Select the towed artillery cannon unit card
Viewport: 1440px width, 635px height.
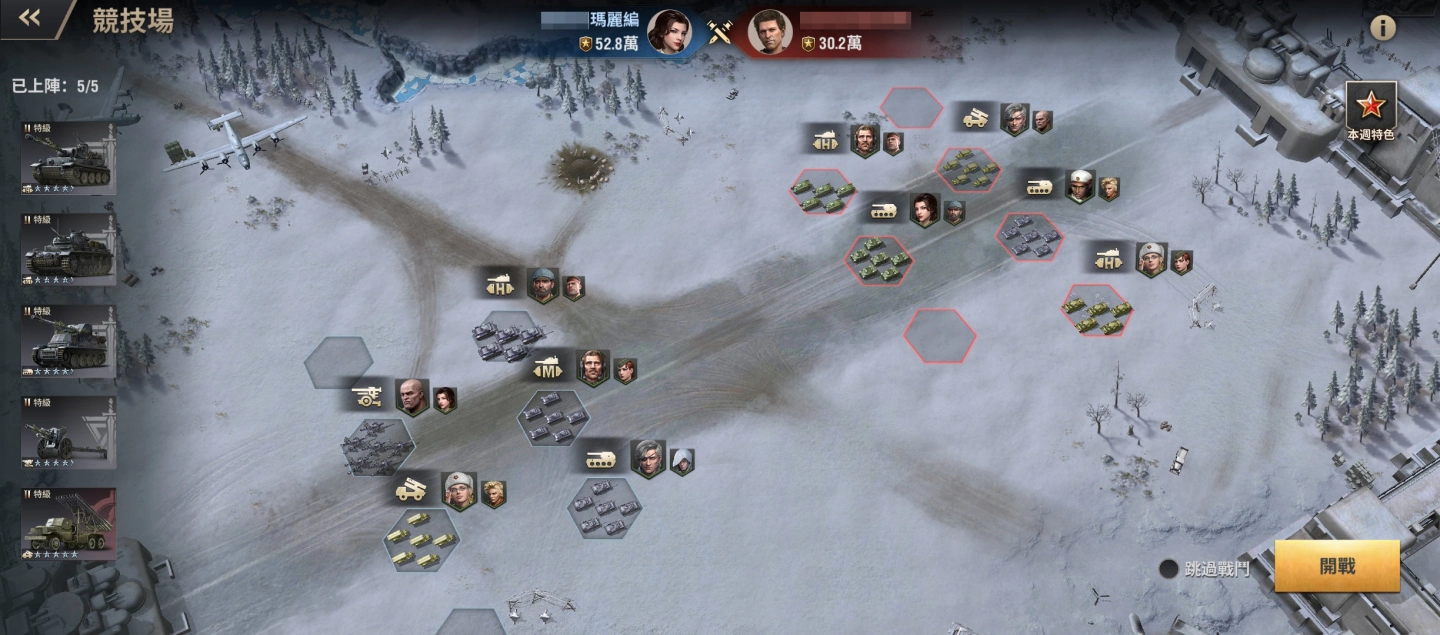pyautogui.click(x=69, y=433)
